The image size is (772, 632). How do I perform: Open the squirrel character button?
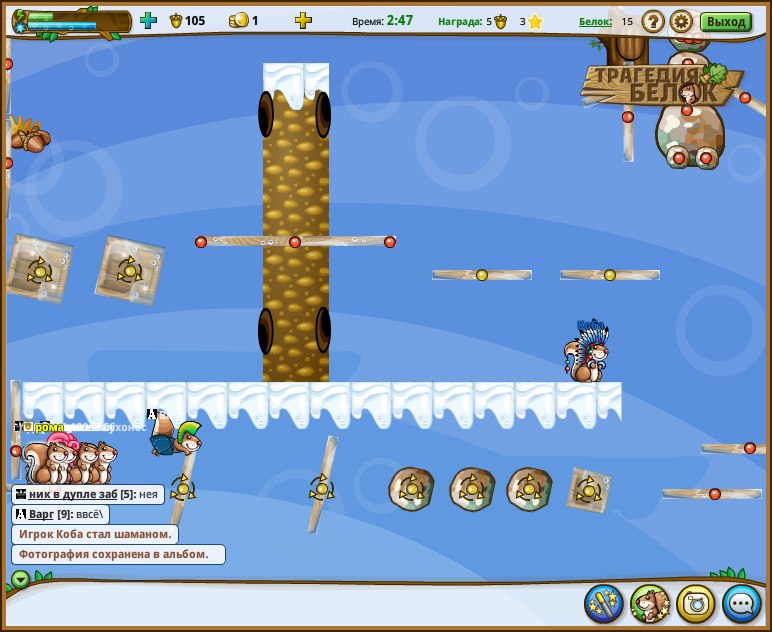[650, 603]
